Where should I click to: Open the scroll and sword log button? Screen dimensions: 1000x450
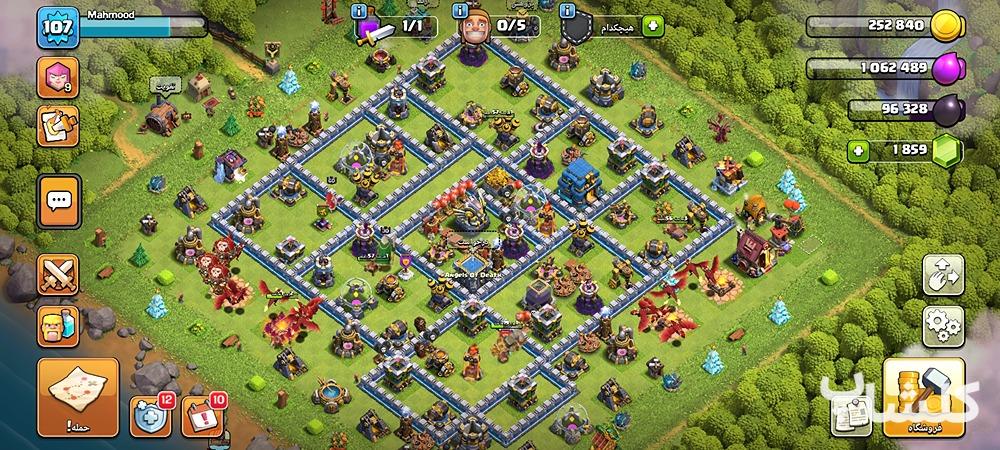[58, 127]
